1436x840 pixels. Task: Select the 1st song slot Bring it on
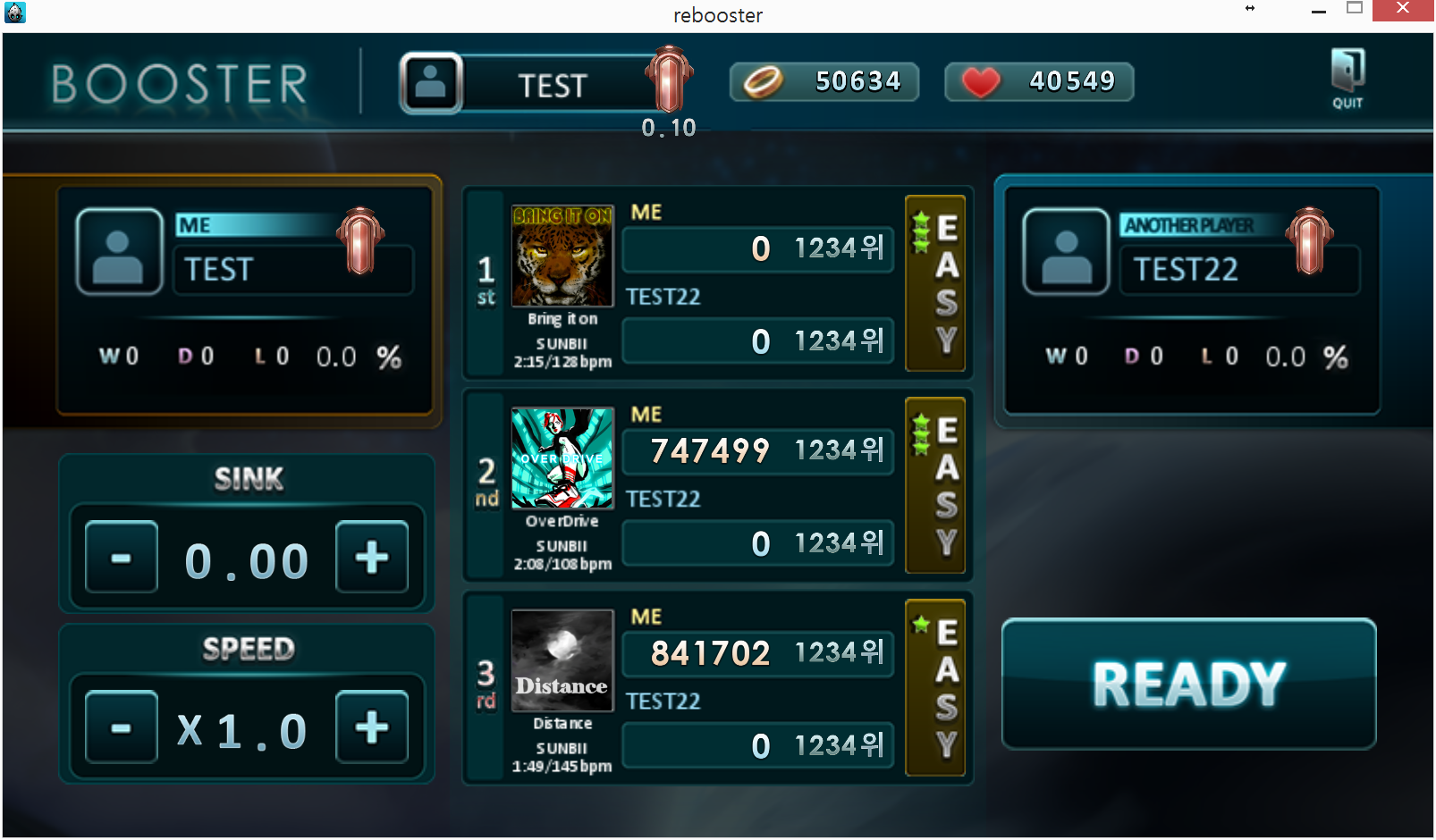pos(562,256)
